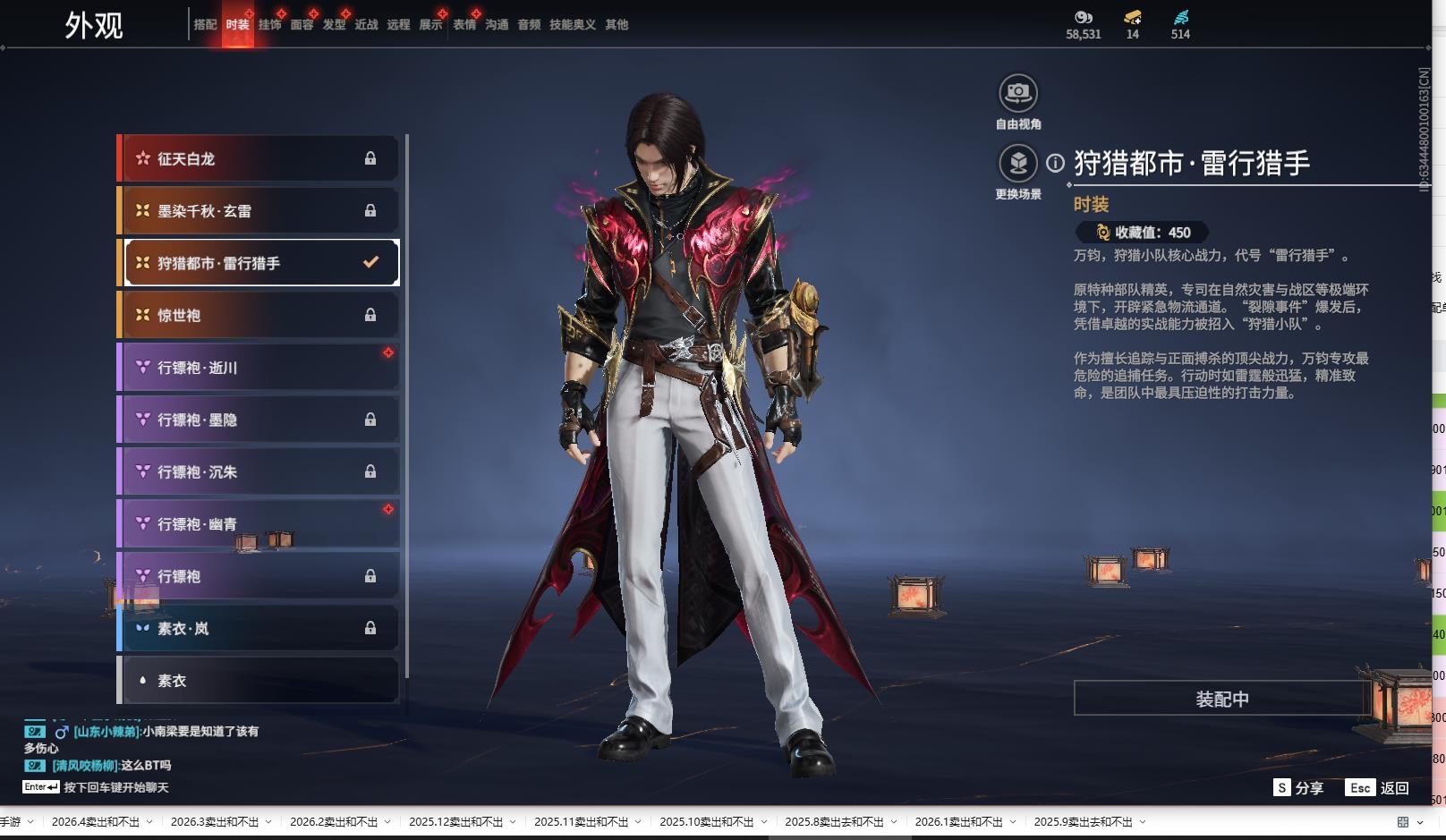Pick the 惊世袍 outfit
The height and width of the screenshot is (840, 1446).
(259, 315)
